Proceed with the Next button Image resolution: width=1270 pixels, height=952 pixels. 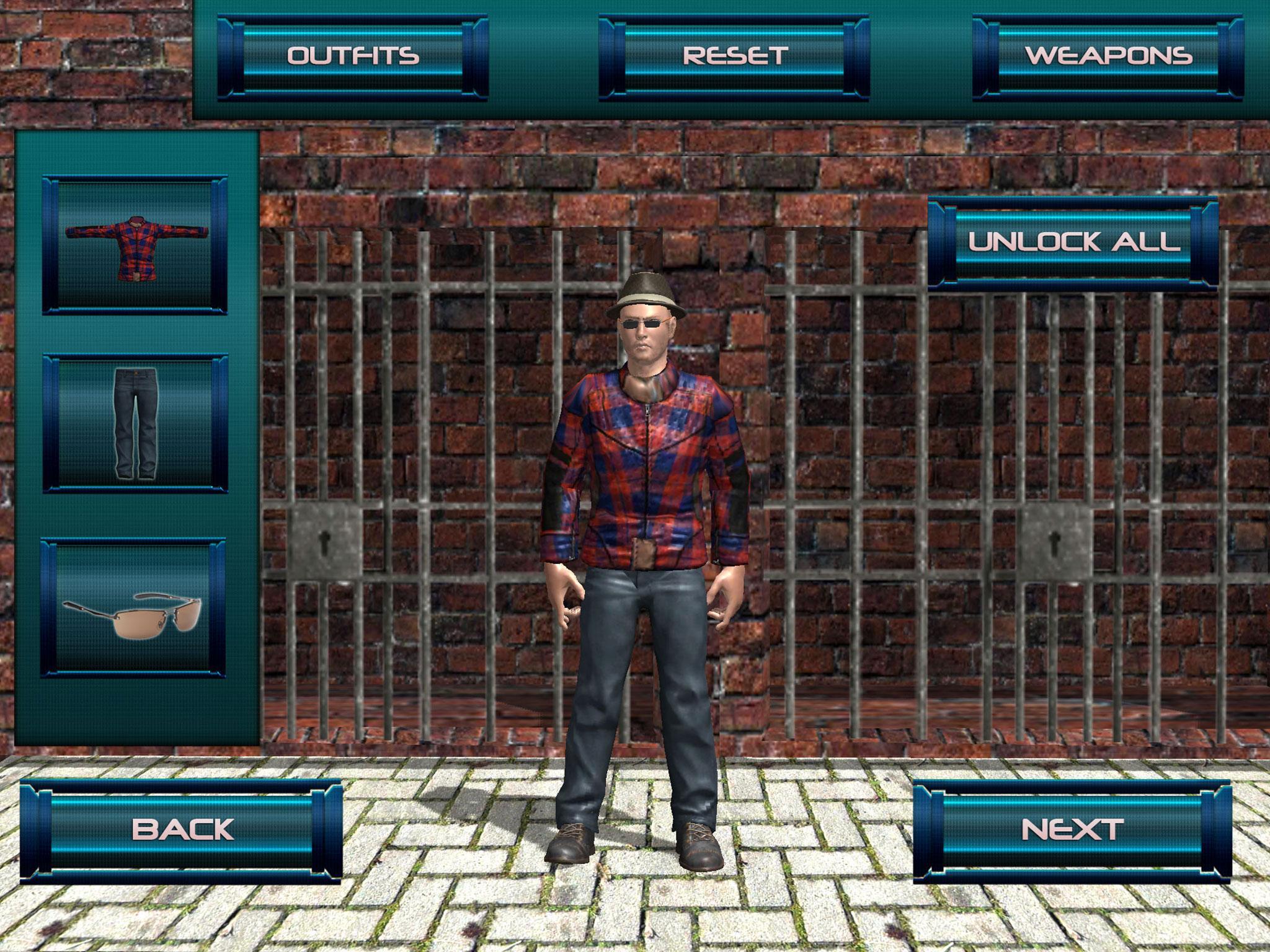(x=1072, y=829)
